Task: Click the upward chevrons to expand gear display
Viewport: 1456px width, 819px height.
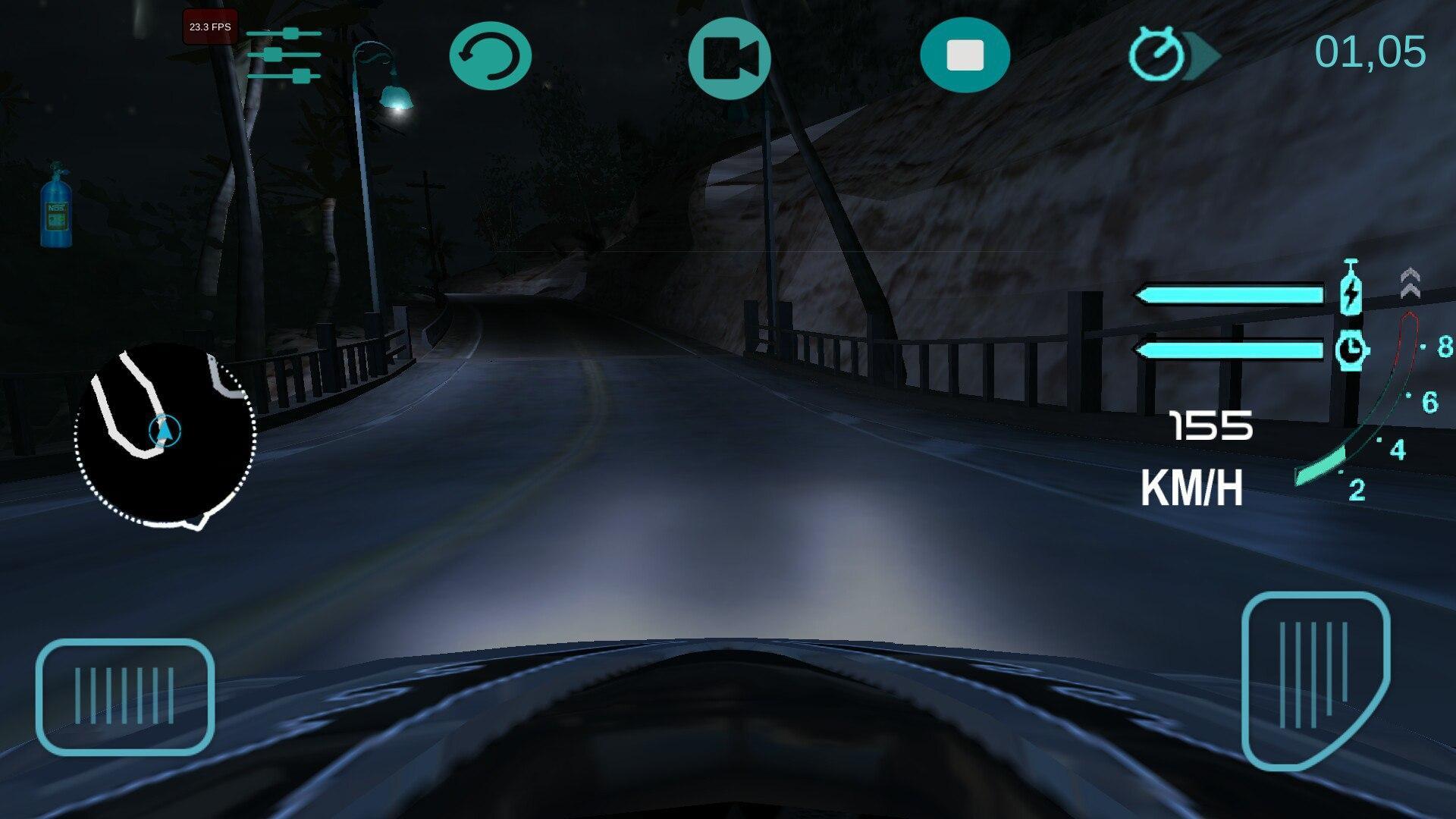Action: (x=1410, y=281)
